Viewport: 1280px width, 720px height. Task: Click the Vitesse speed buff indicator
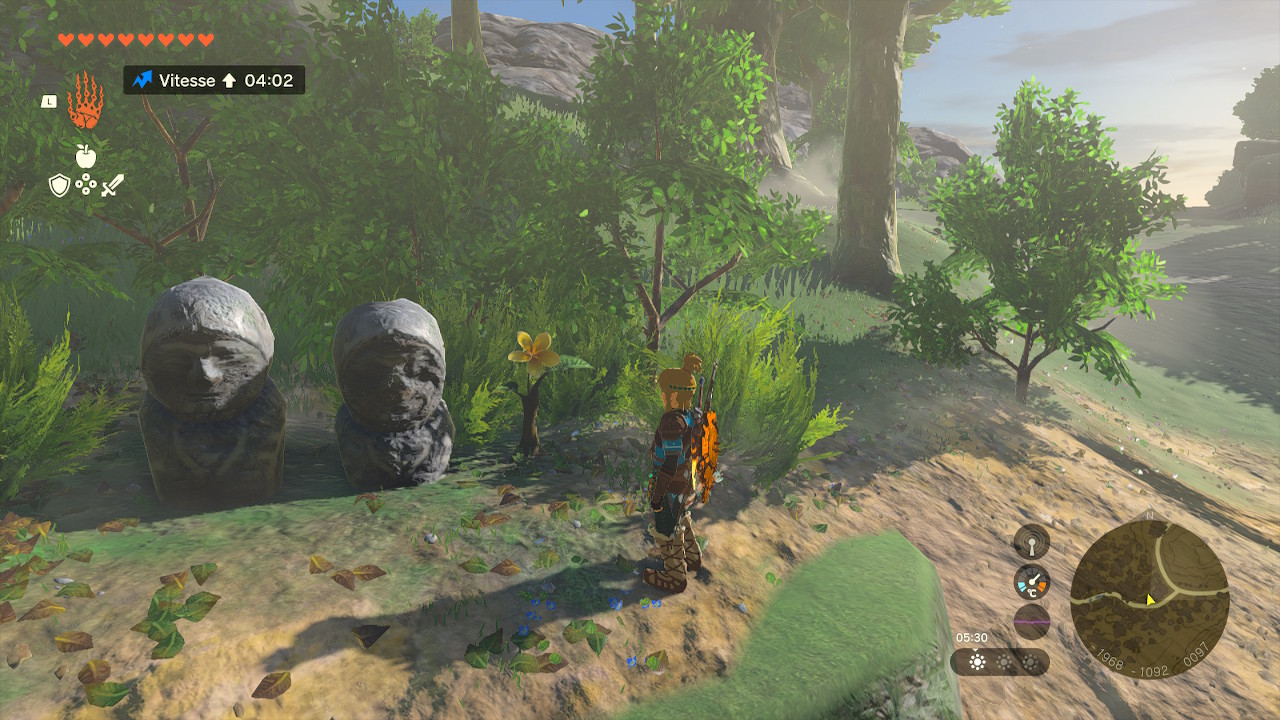[x=214, y=80]
